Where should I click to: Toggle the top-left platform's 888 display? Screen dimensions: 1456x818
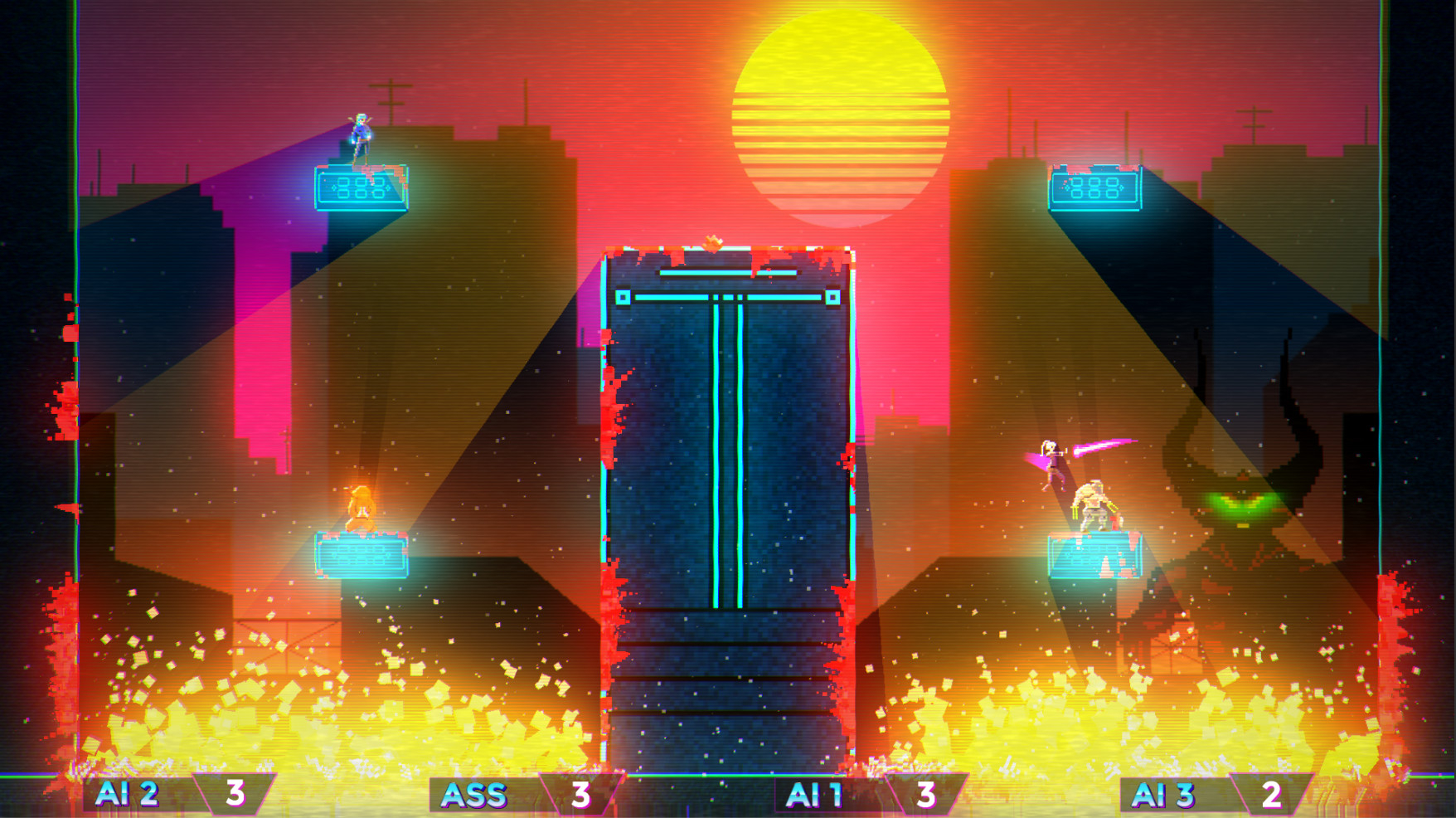tap(361, 189)
